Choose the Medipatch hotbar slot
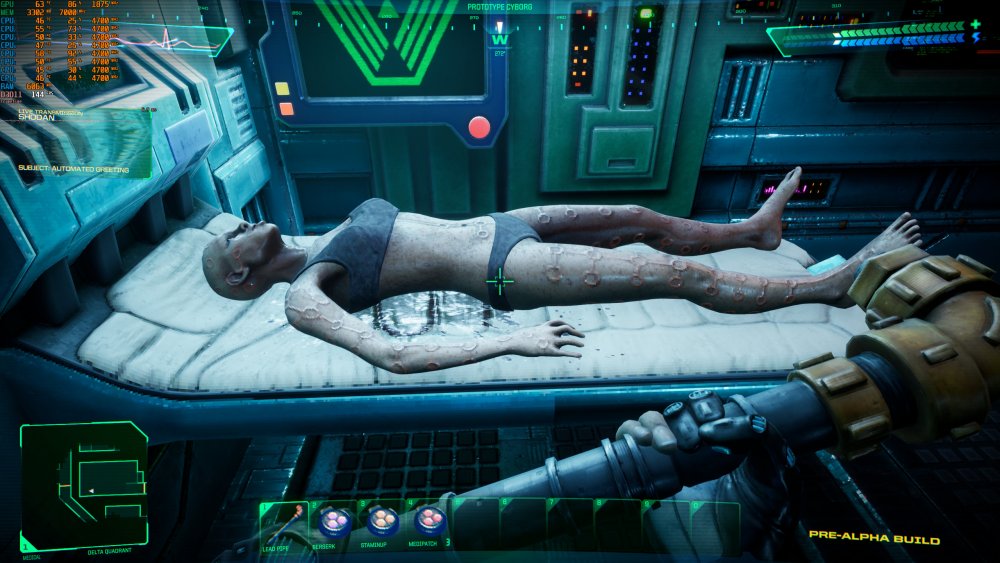 [x=430, y=522]
